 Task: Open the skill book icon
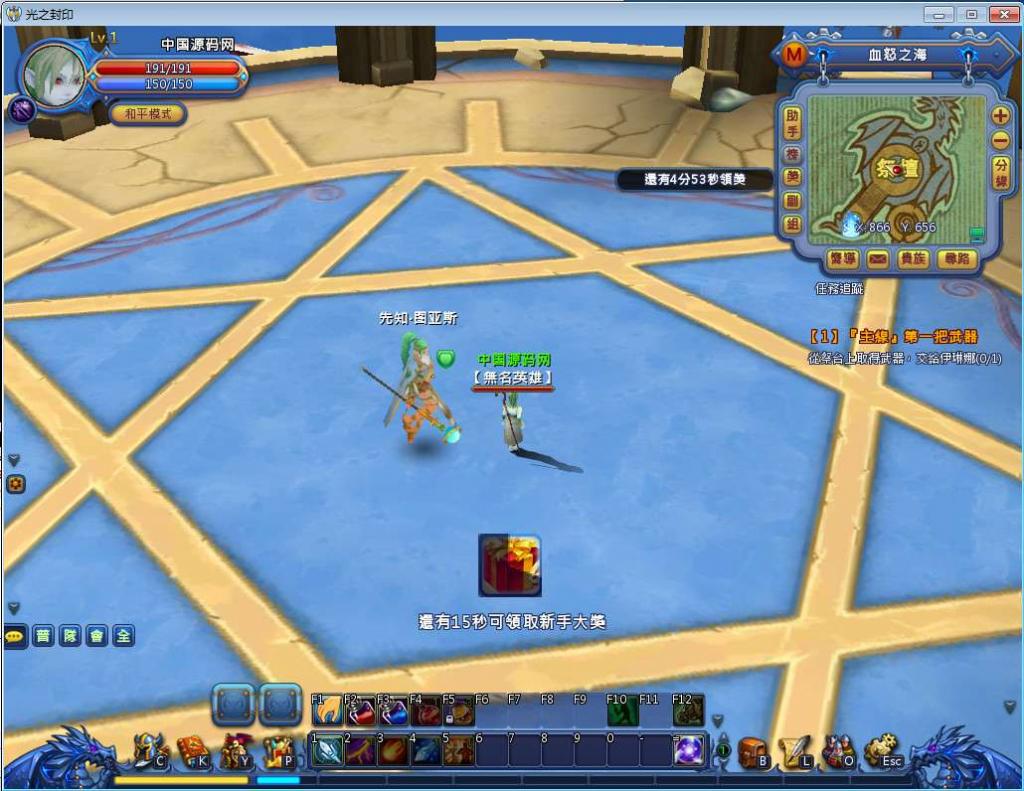click(192, 751)
